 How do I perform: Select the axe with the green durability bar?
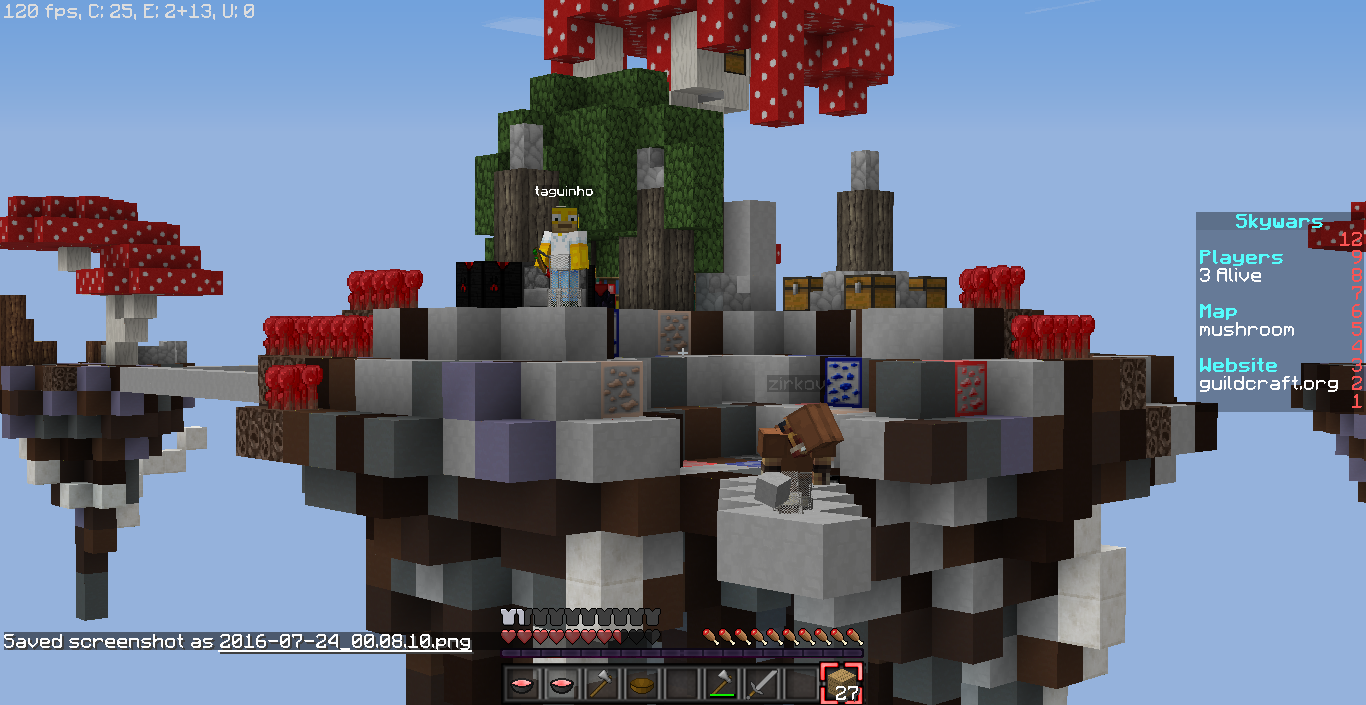pos(721,684)
